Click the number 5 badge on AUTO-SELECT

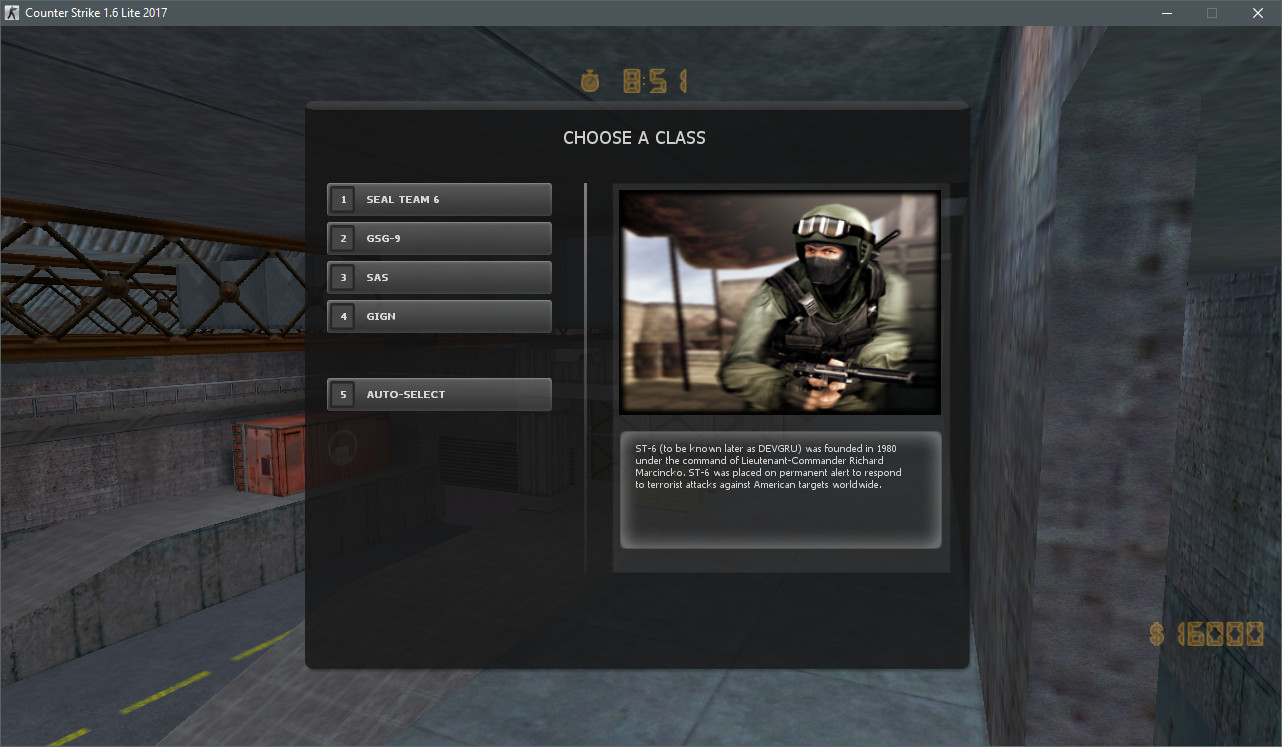[343, 394]
